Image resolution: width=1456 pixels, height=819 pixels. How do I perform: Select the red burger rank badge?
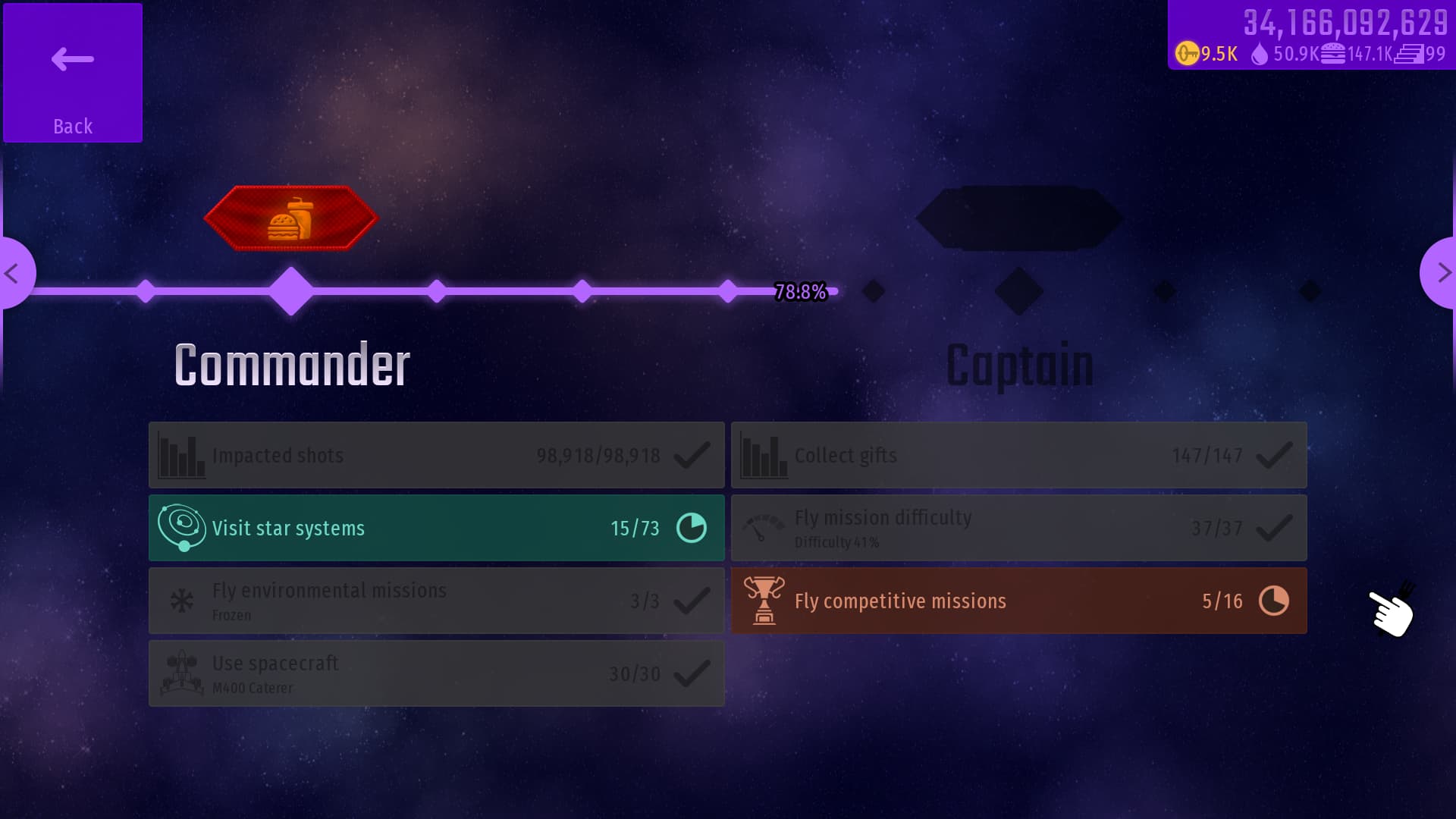pos(291,218)
